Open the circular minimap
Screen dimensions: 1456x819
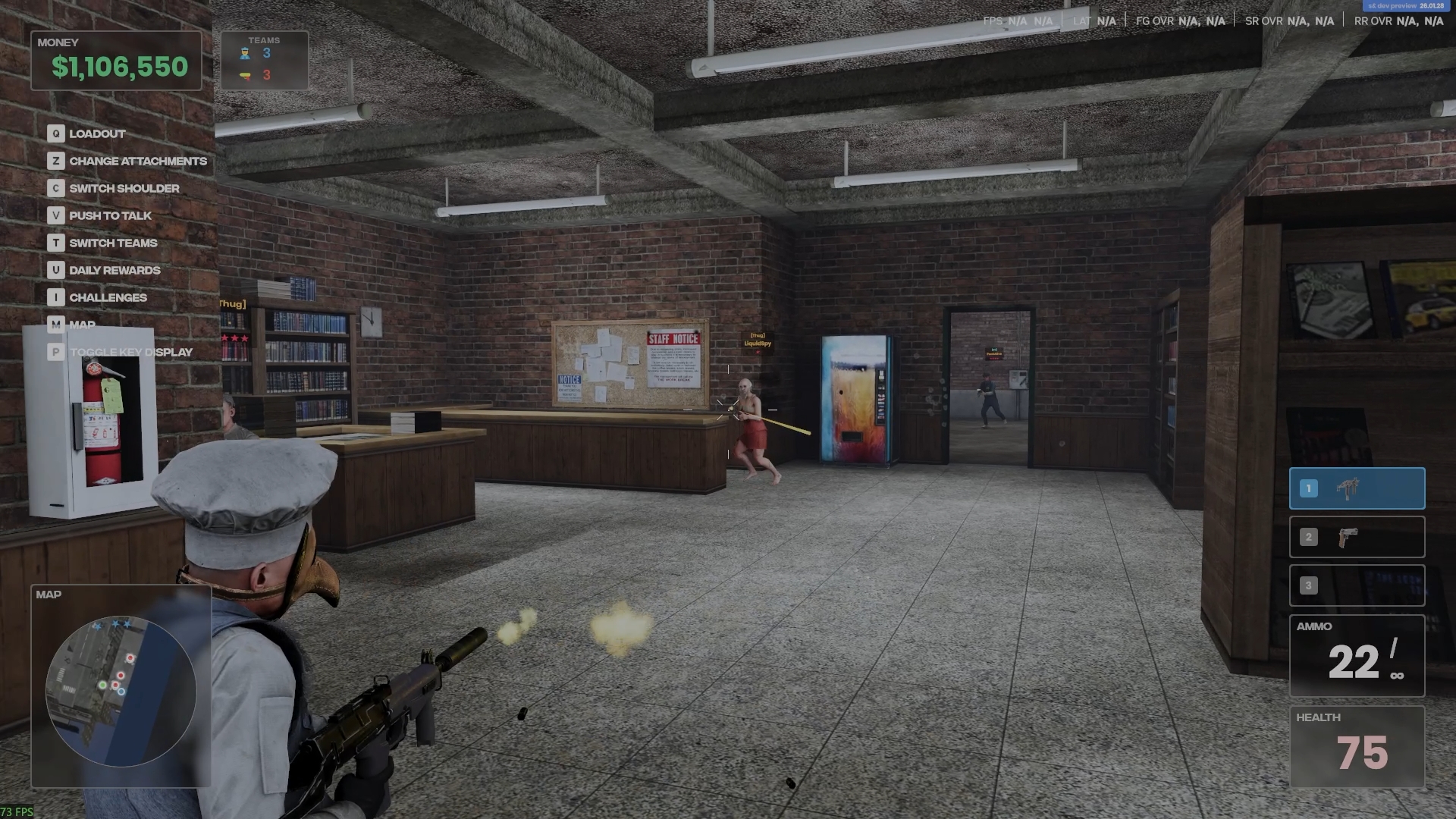[x=121, y=691]
